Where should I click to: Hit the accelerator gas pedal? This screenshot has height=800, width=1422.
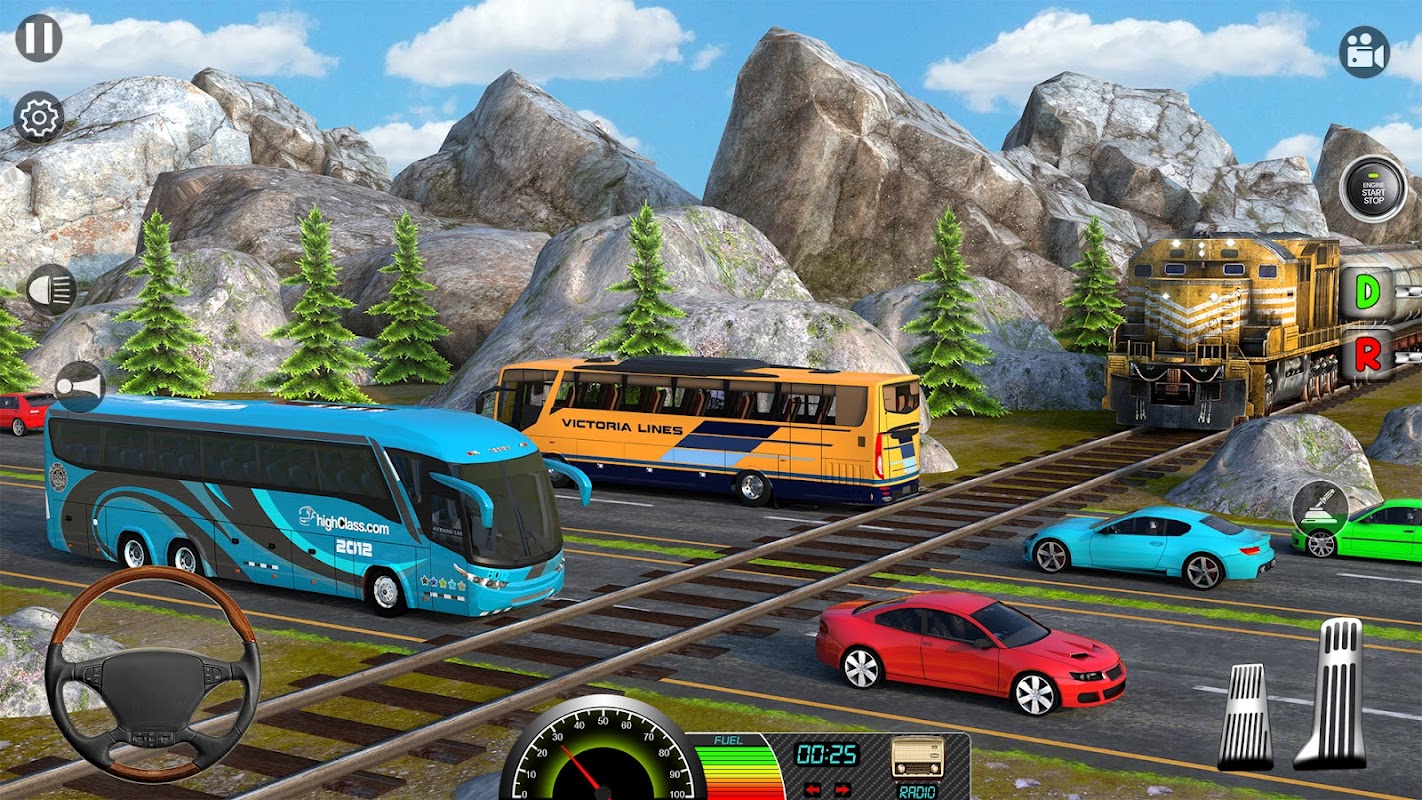click(1332, 694)
